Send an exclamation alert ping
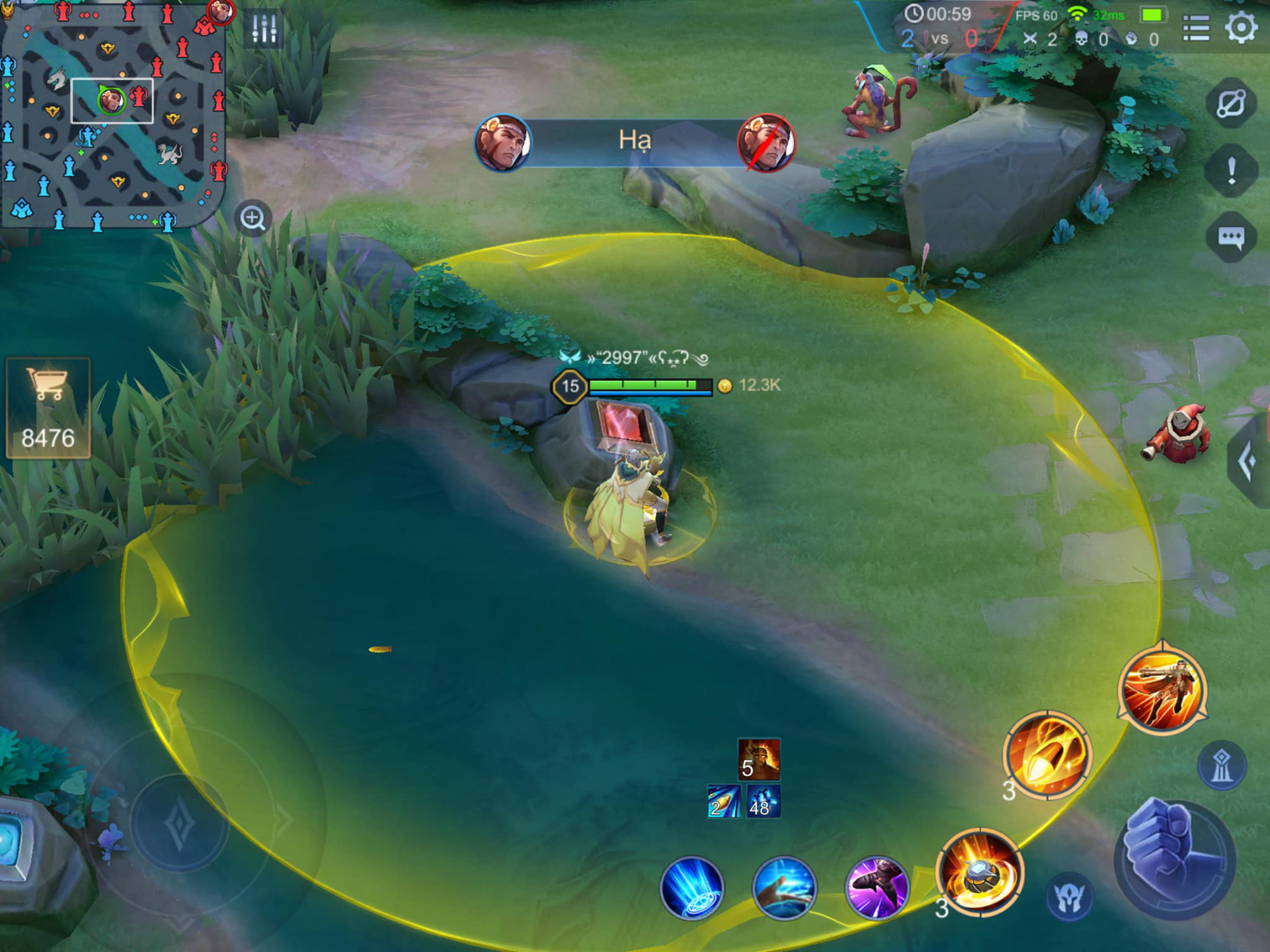1270x952 pixels. [x=1231, y=171]
